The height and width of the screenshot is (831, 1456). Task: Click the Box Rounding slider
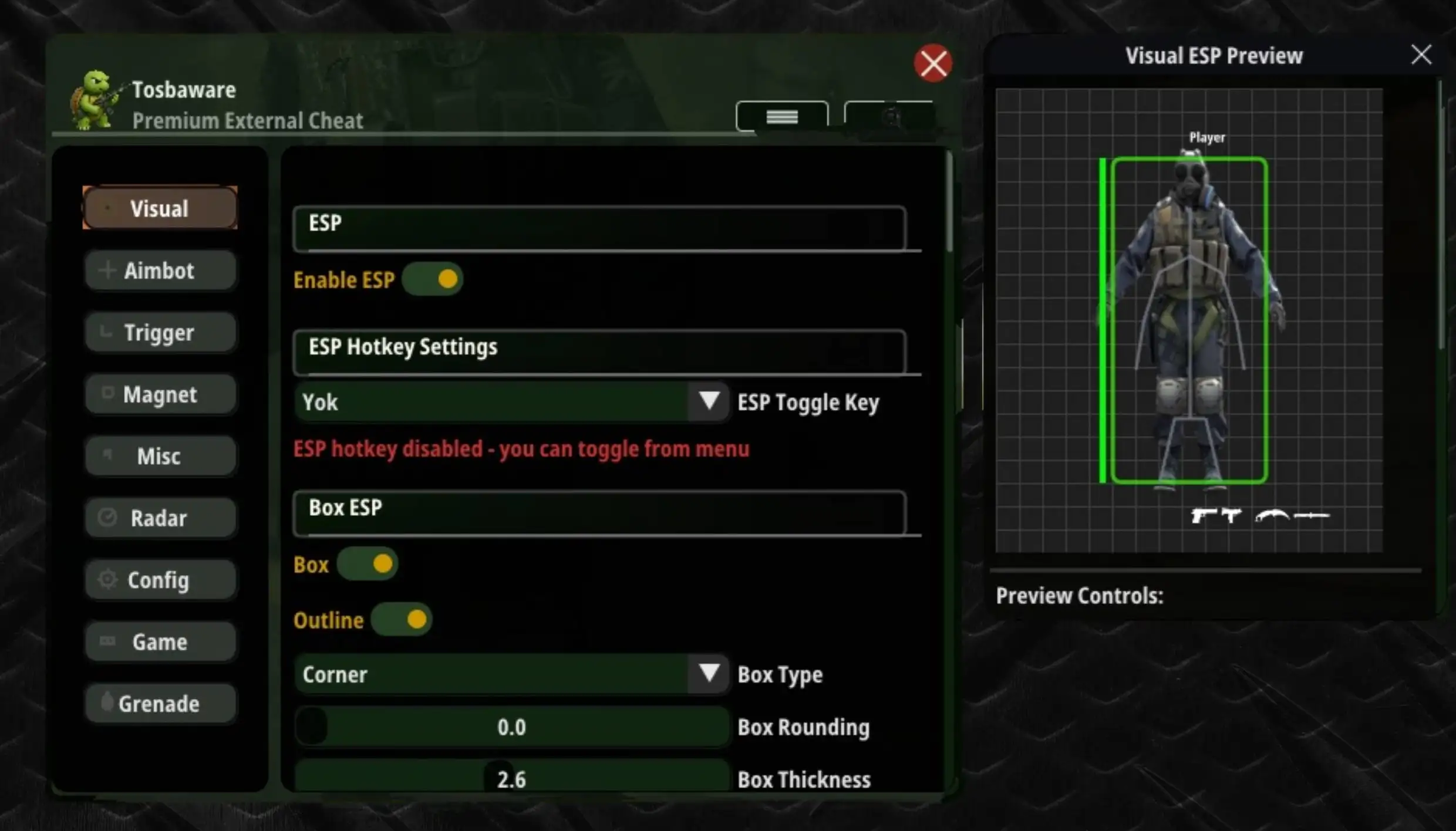pos(512,727)
